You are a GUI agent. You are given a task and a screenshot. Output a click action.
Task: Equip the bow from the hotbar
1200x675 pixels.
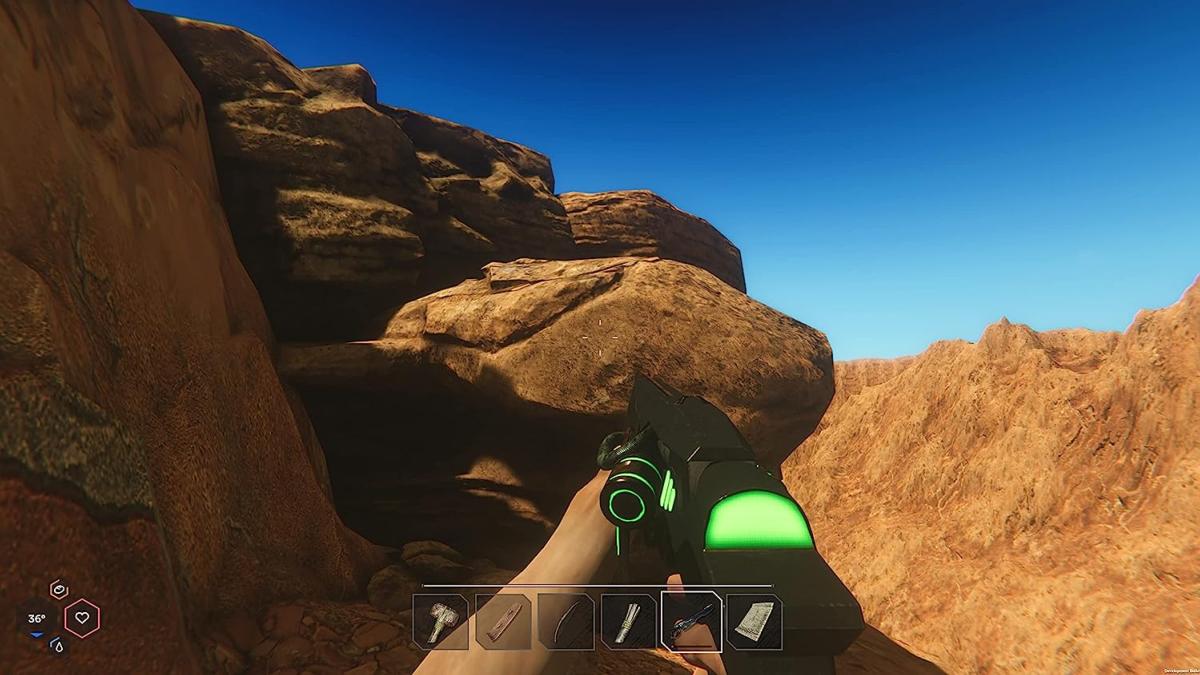pos(566,621)
